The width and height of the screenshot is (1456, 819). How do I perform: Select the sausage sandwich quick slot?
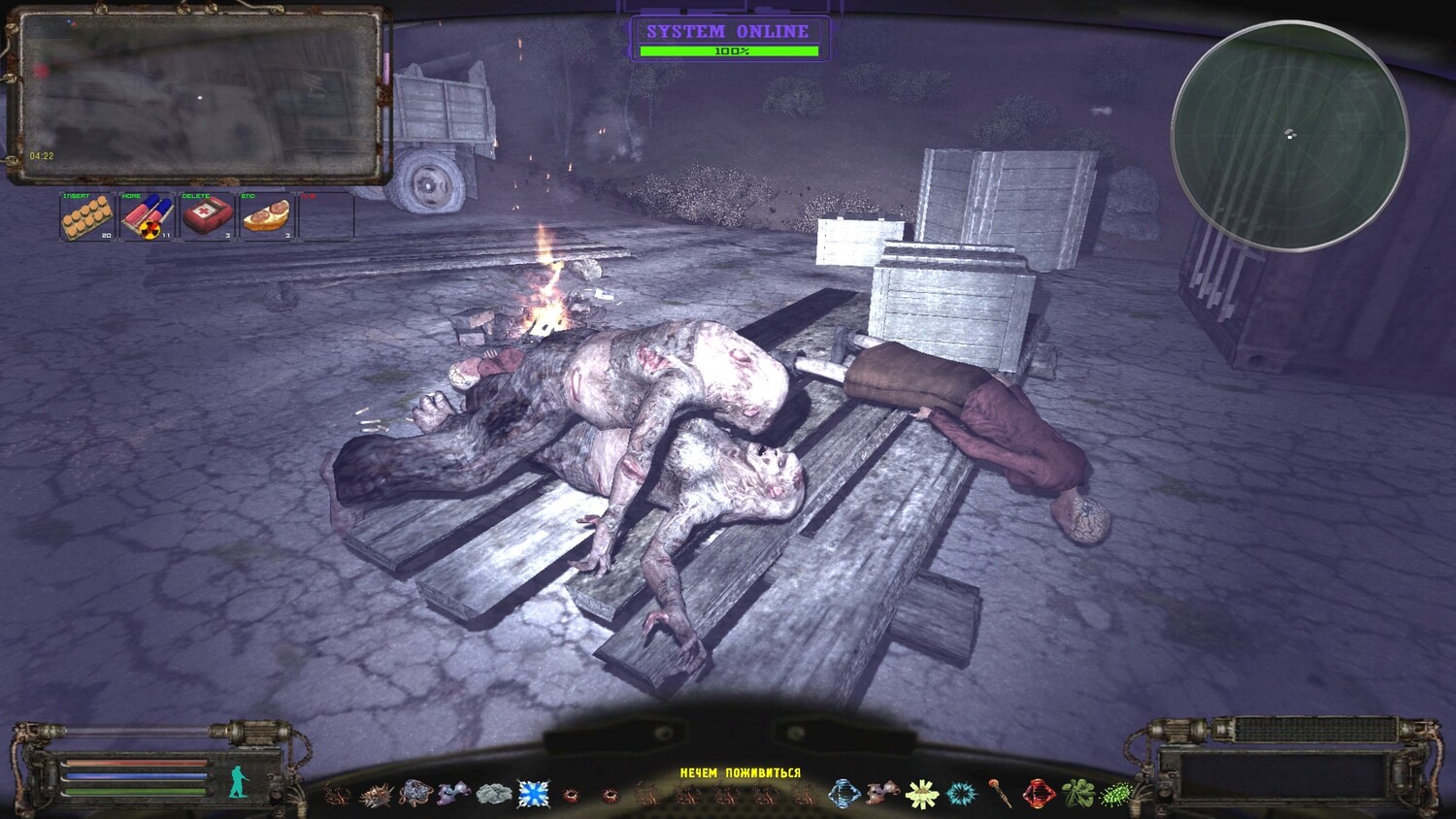(x=267, y=216)
